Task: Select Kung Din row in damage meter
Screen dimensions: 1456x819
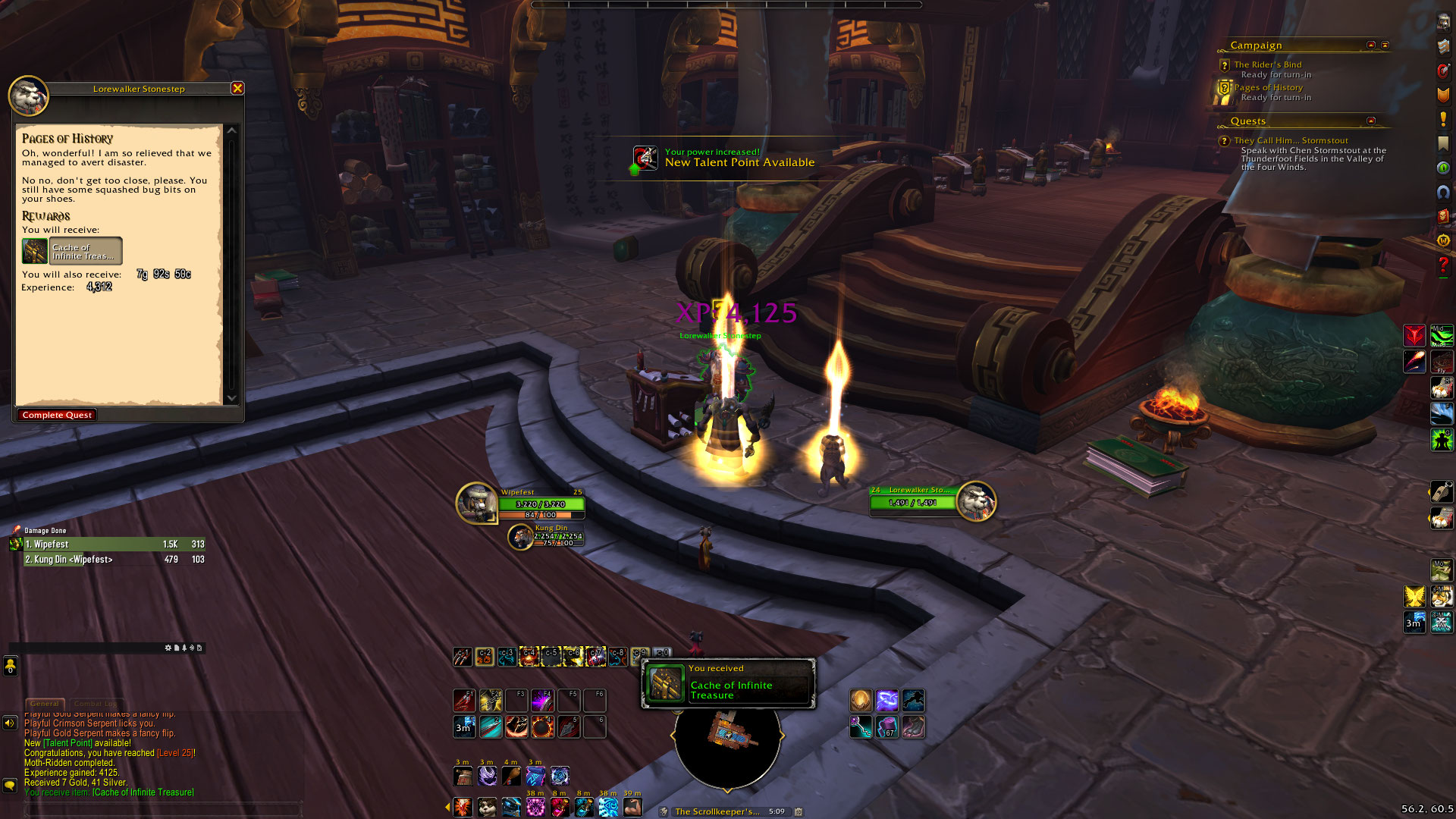Action: [106, 560]
